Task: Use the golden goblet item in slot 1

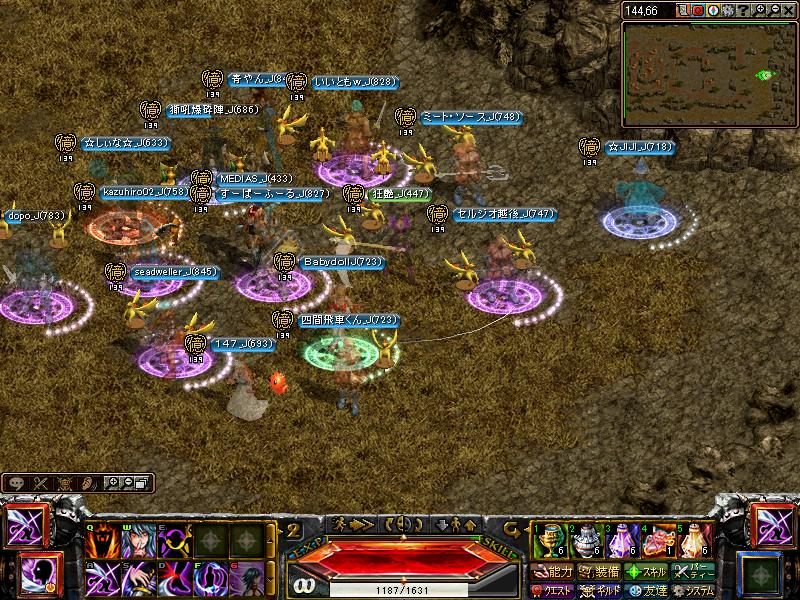Action: tap(547, 541)
